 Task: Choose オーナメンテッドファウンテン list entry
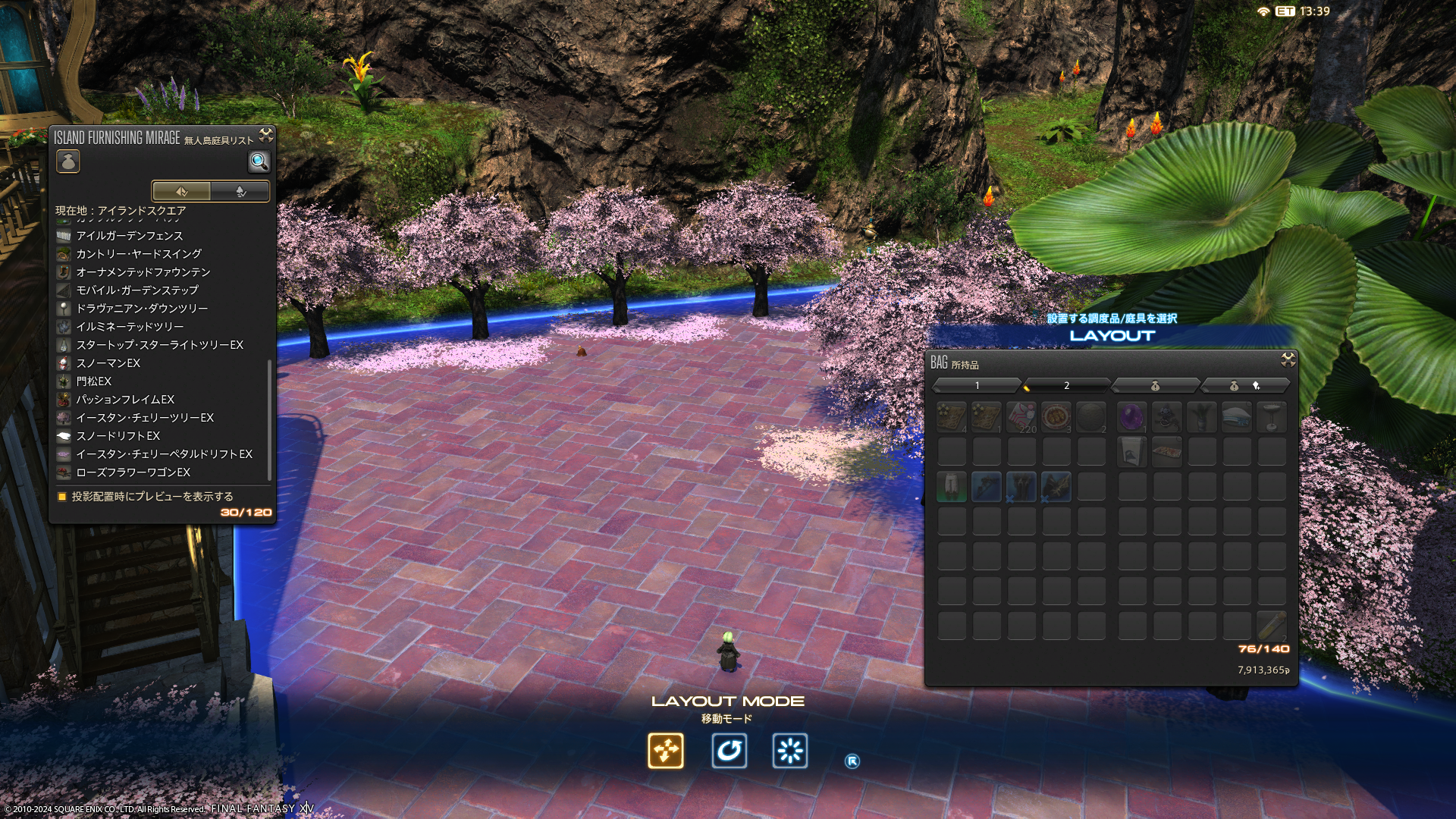[x=143, y=272]
